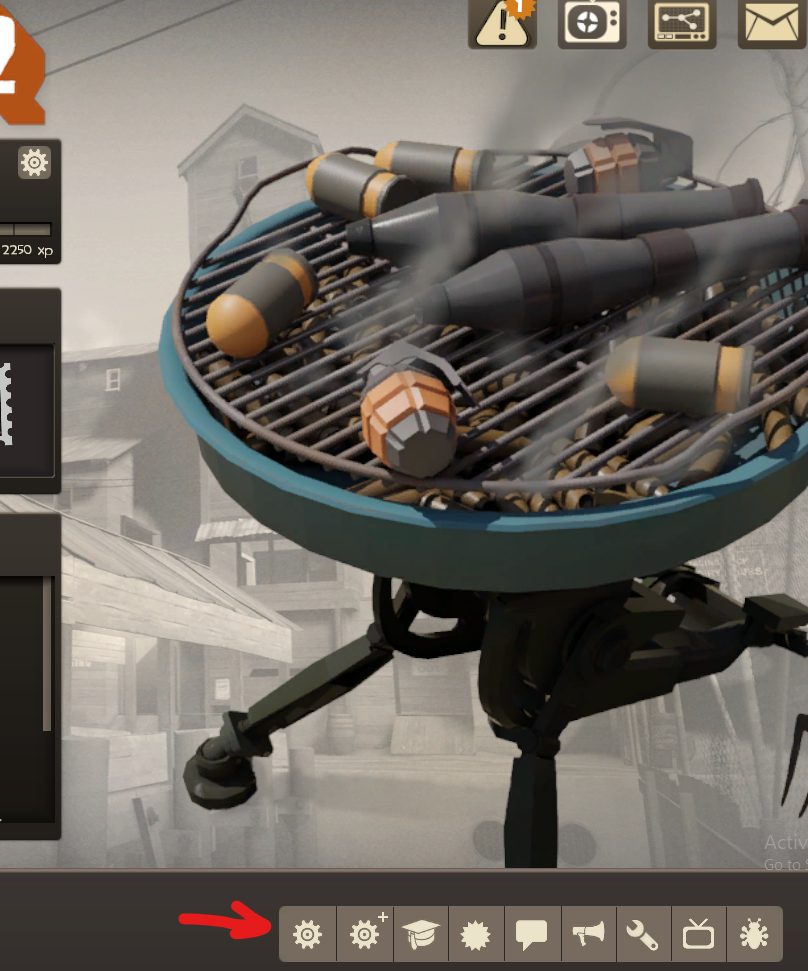The width and height of the screenshot is (808, 971).
Task: Click the megaphone button in bottom bar
Action: (589, 934)
